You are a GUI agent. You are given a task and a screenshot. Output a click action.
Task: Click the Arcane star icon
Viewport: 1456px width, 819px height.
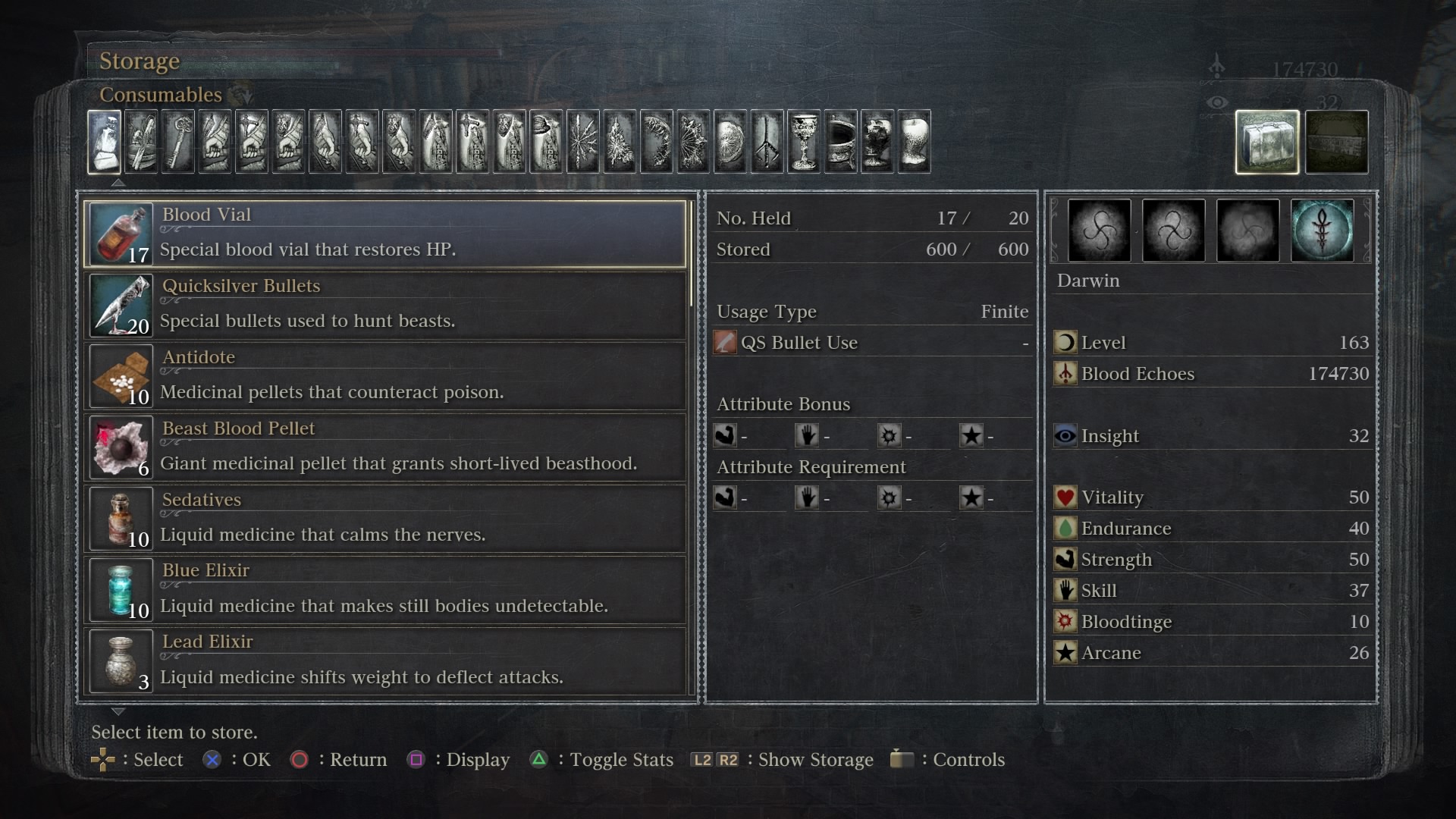[x=1066, y=652]
